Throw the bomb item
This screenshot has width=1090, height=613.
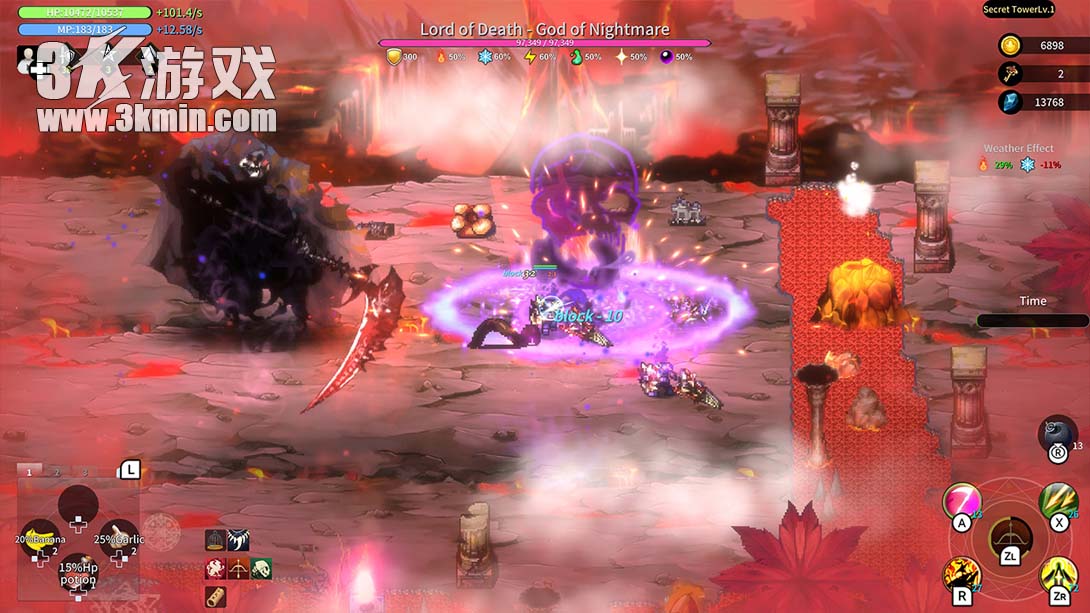tap(1057, 437)
